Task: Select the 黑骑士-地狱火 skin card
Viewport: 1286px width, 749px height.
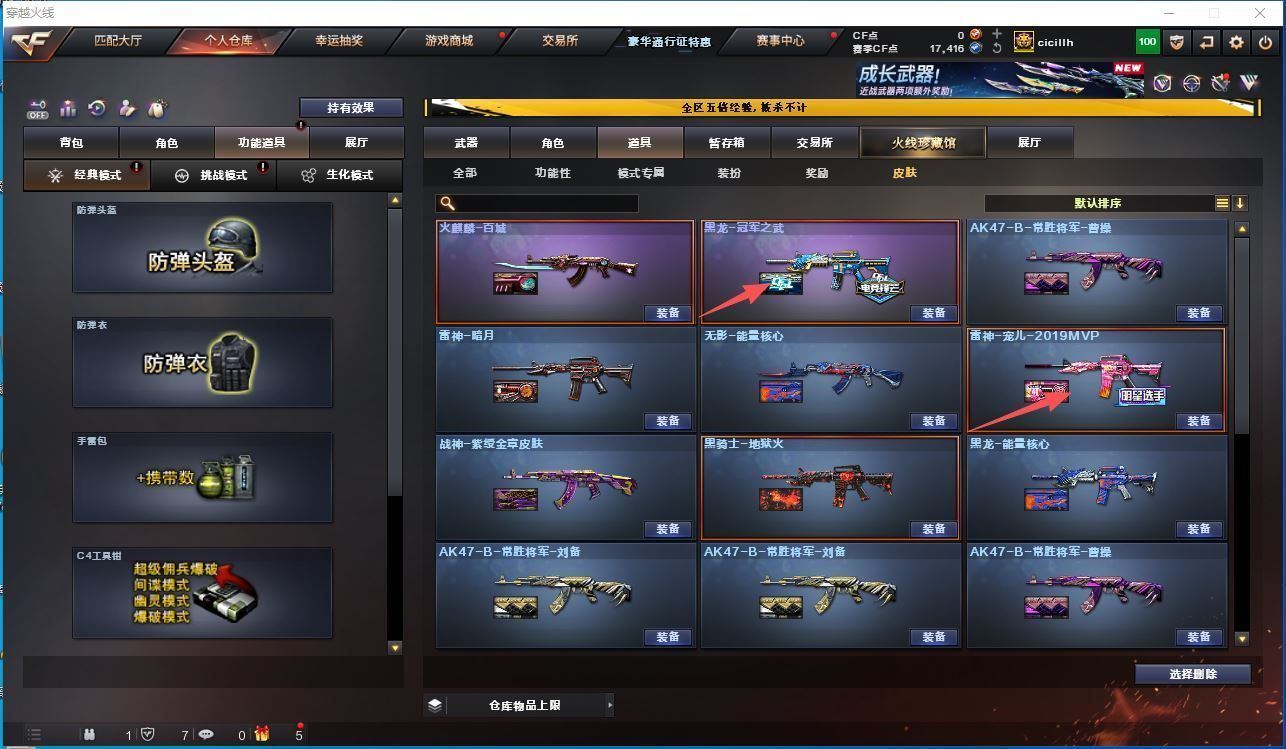Action: tap(830, 488)
